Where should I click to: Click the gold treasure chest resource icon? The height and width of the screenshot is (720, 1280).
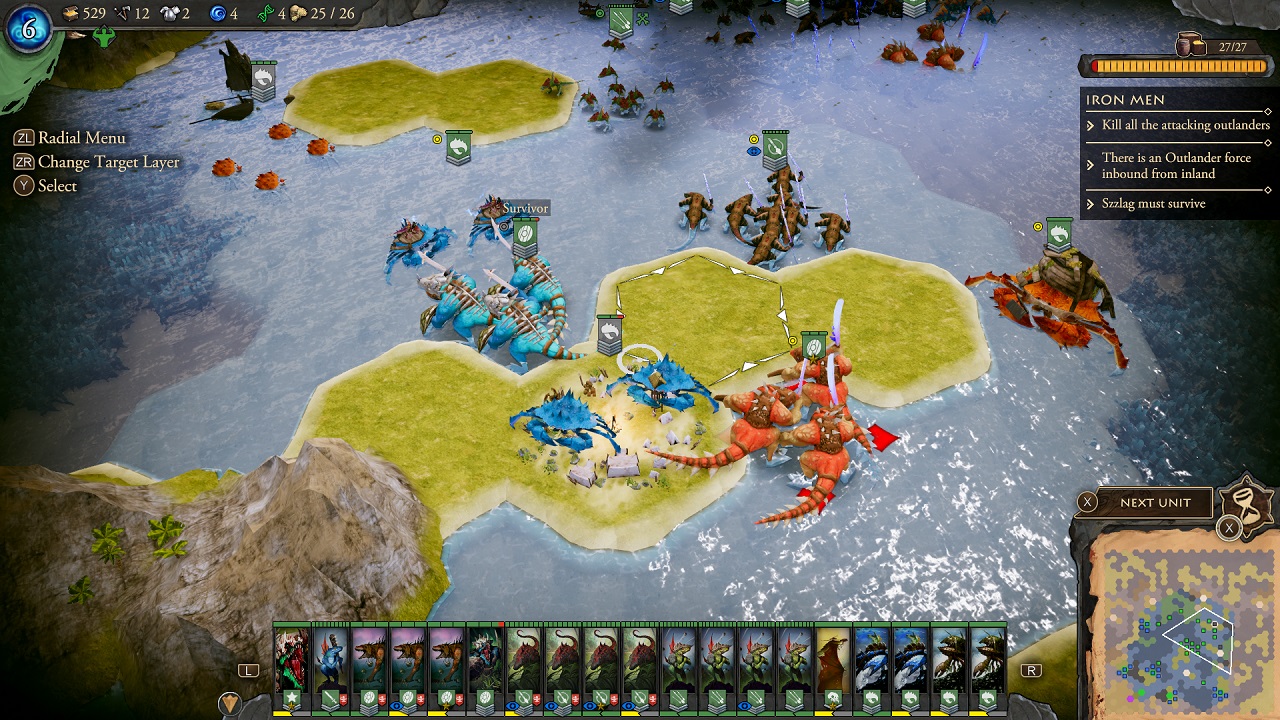point(72,13)
